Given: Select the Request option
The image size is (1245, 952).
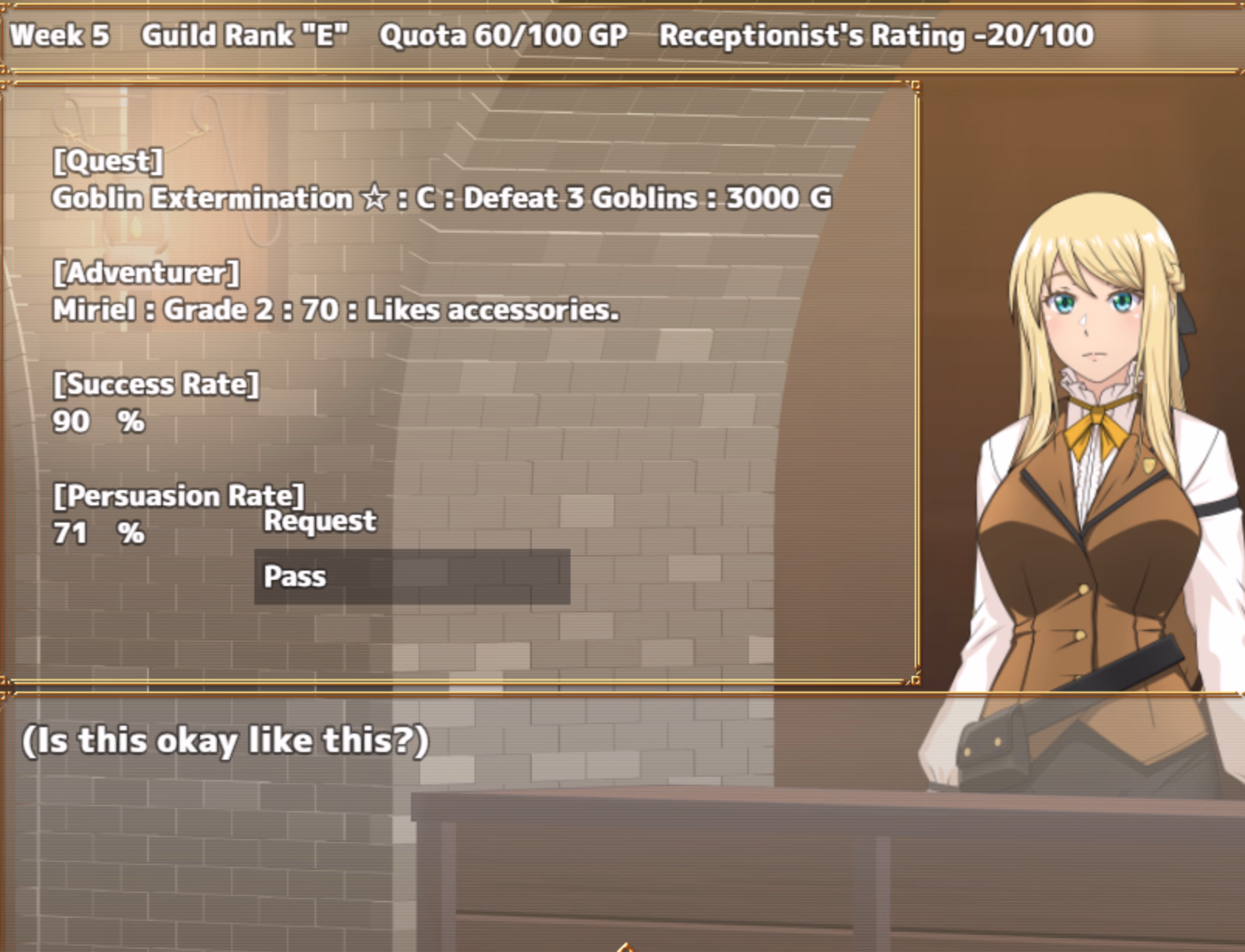Looking at the screenshot, I should (x=319, y=521).
